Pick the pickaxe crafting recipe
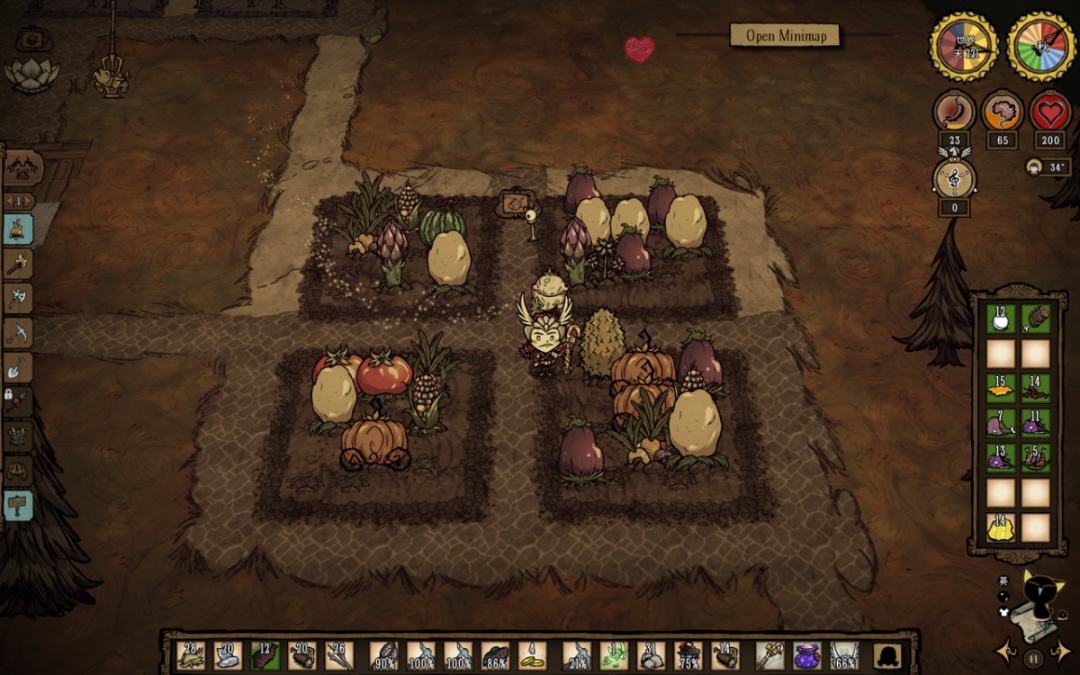 (19, 333)
